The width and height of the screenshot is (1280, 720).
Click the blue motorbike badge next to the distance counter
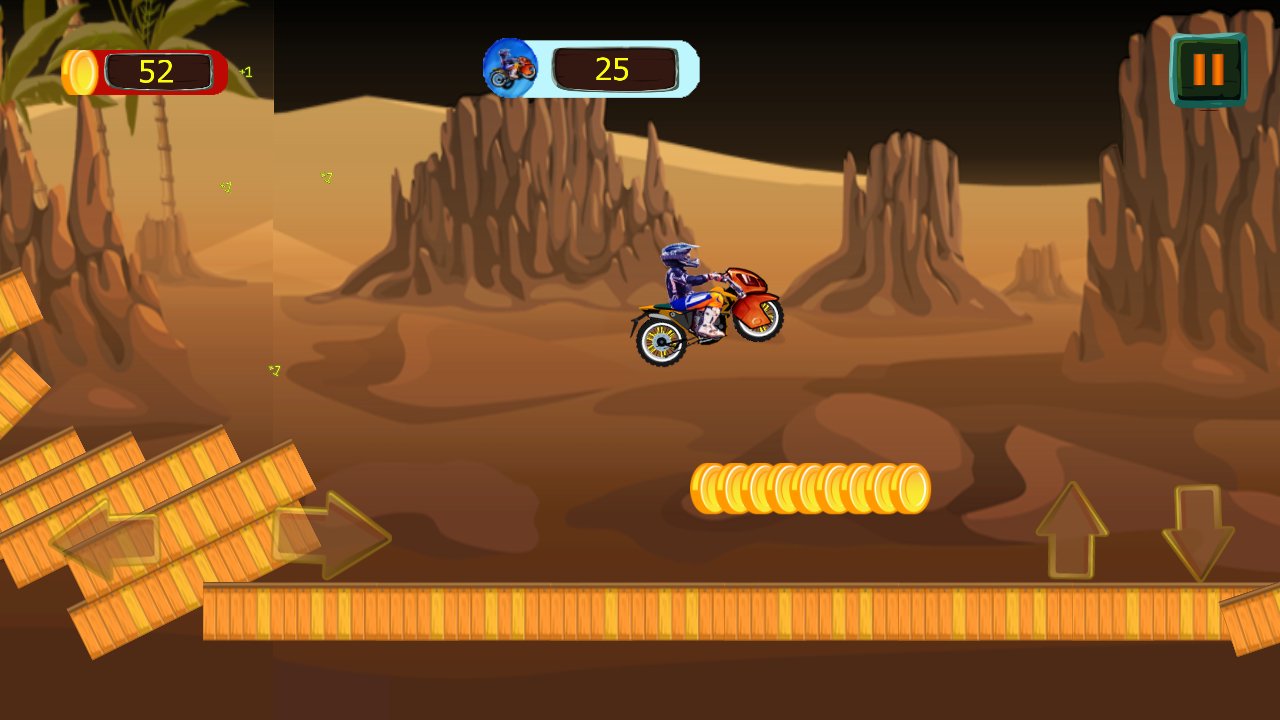[x=510, y=68]
